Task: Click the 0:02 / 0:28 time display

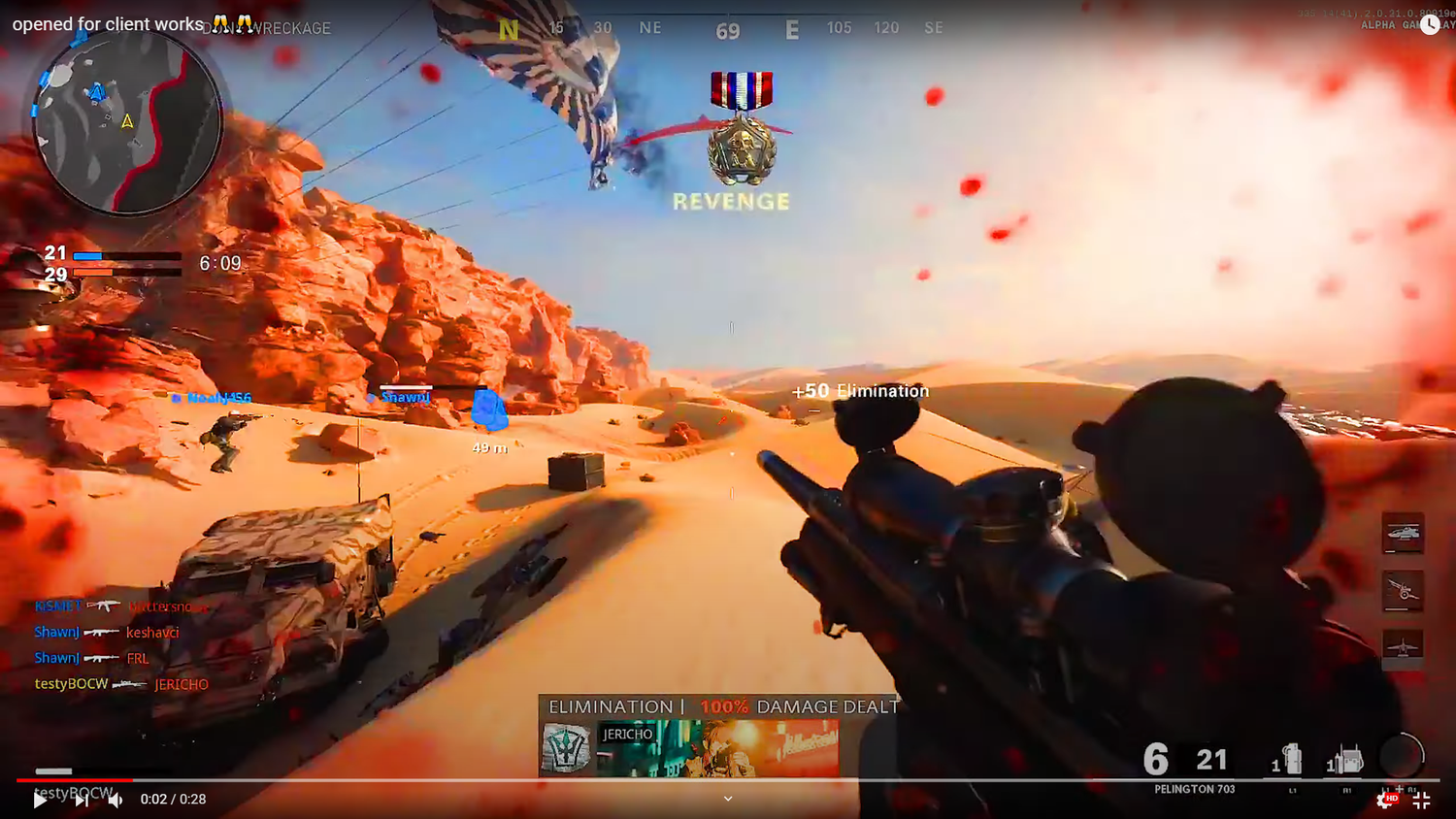Action: coord(172,800)
